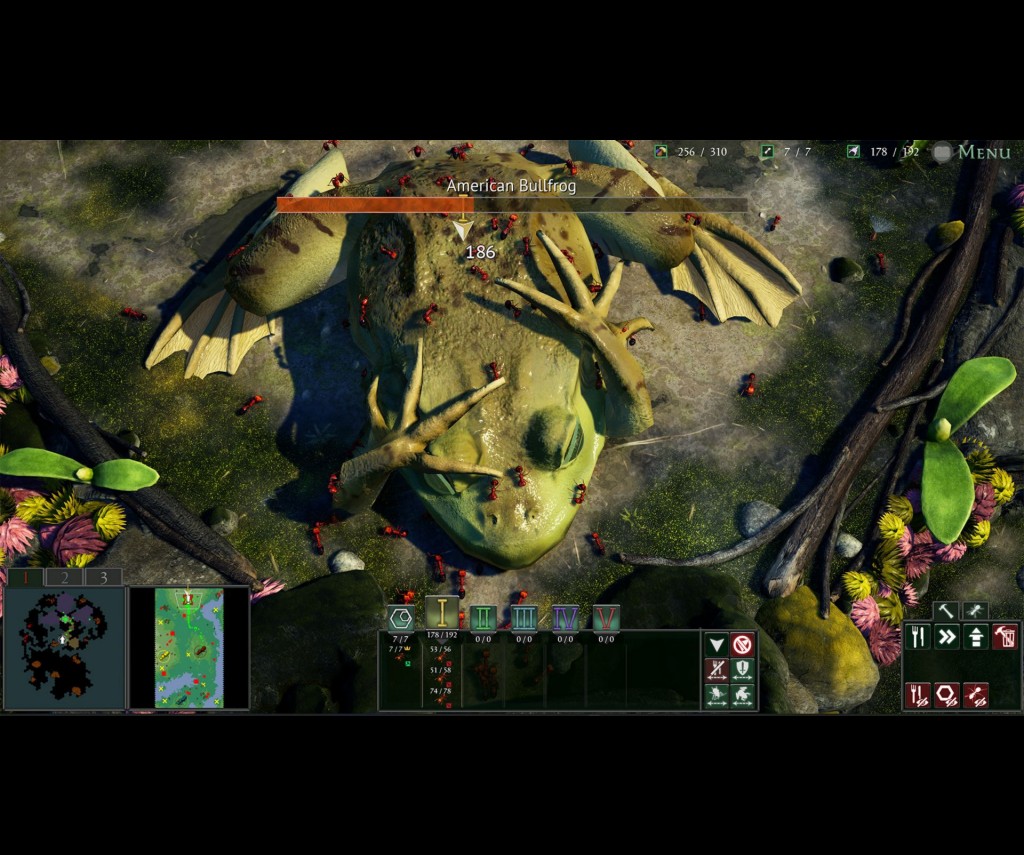Click the white down-arrow group button
1024x855 pixels.
(716, 644)
